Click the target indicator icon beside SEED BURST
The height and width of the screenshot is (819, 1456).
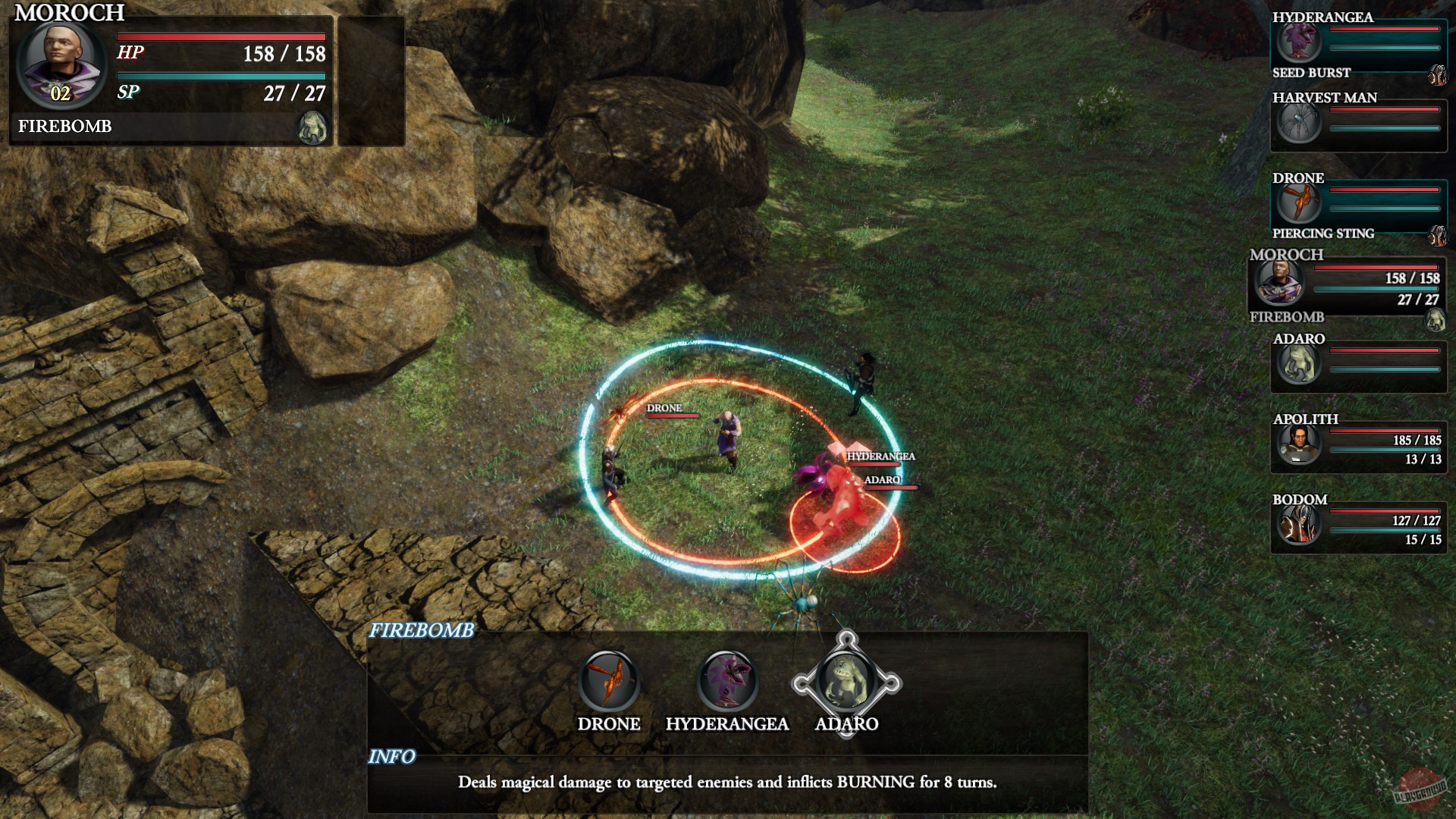(1439, 76)
